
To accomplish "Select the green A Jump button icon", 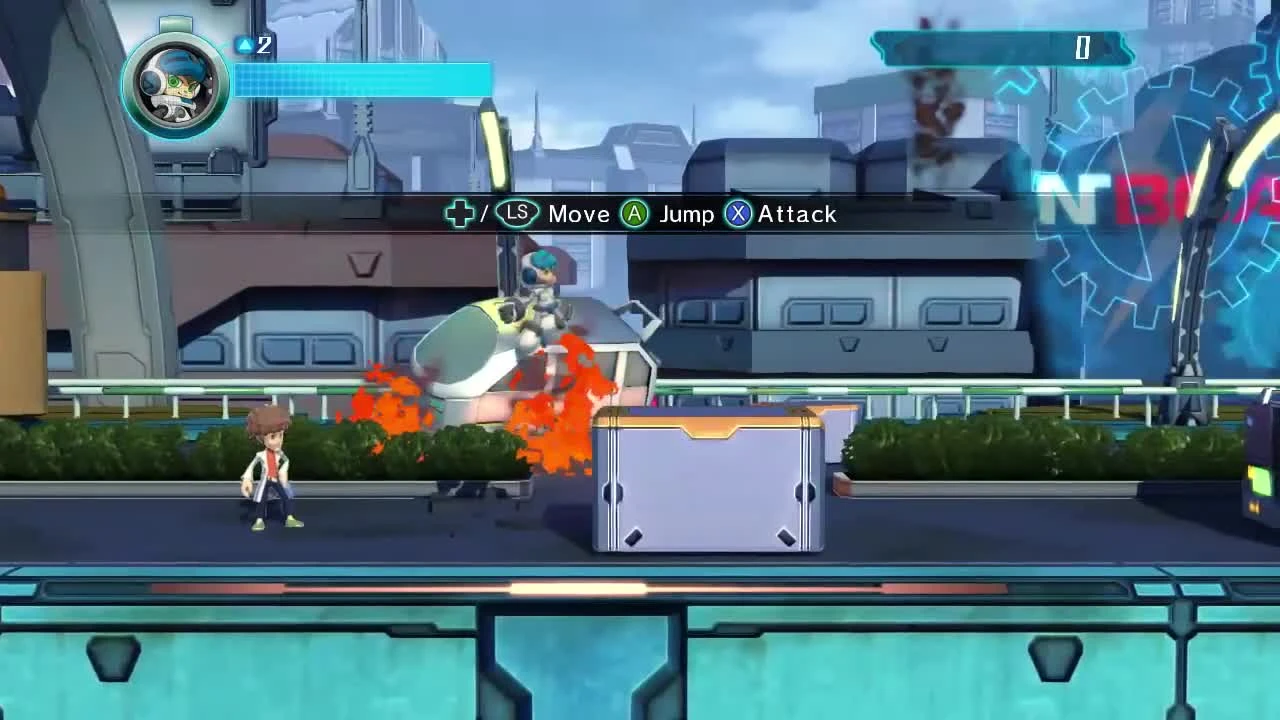I will (x=635, y=213).
